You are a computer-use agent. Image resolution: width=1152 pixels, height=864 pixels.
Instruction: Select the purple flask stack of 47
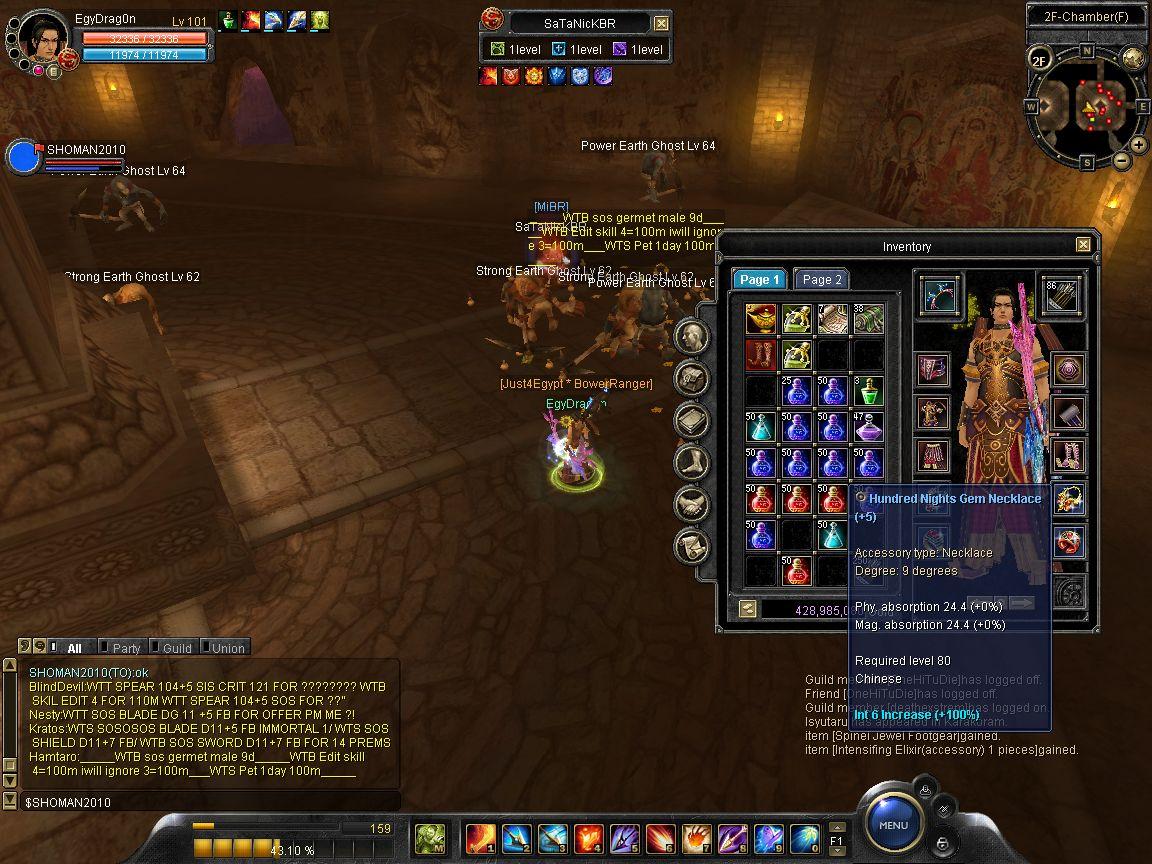tap(868, 427)
